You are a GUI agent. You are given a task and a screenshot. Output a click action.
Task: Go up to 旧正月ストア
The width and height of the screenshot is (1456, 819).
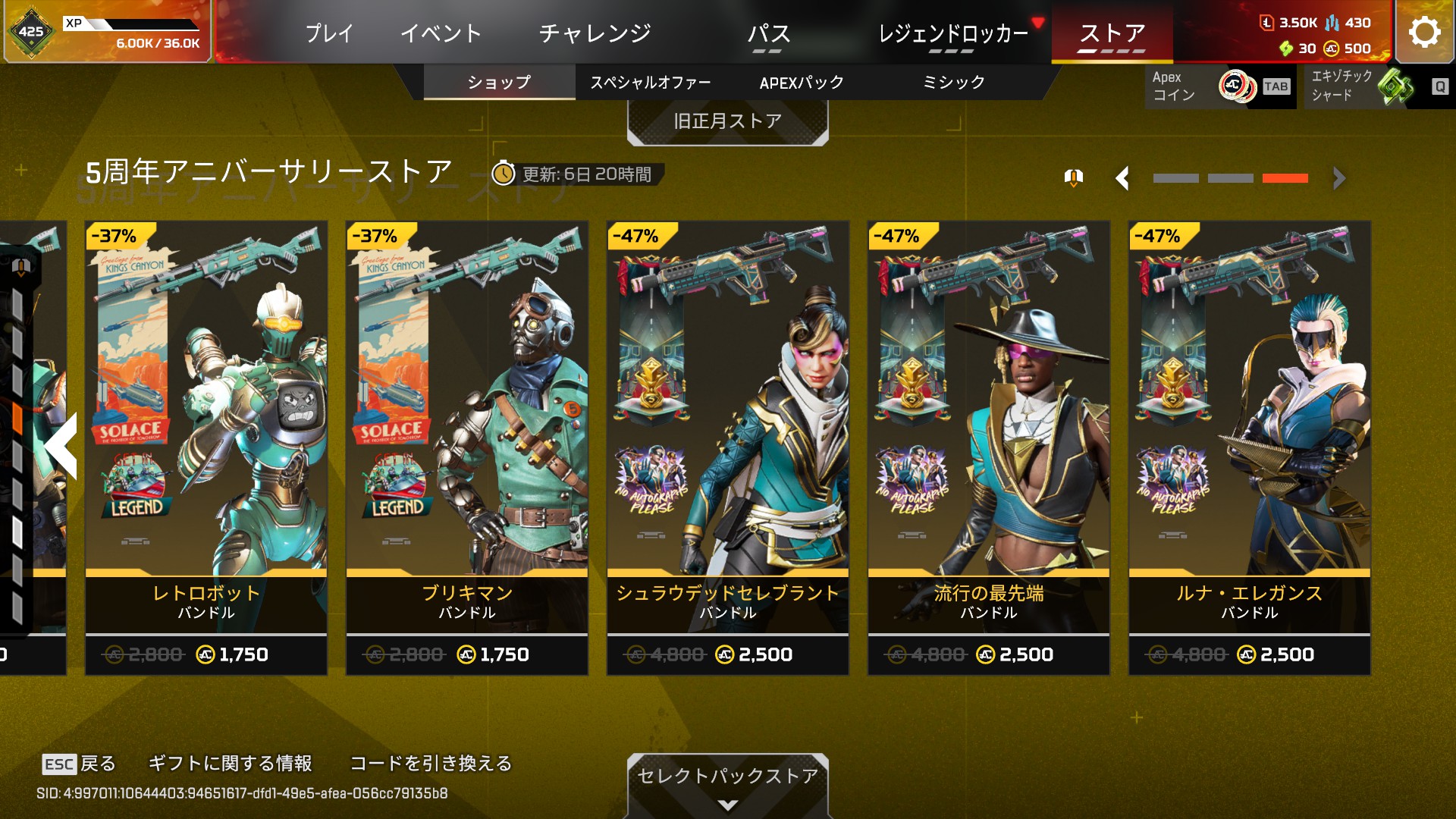pyautogui.click(x=727, y=121)
